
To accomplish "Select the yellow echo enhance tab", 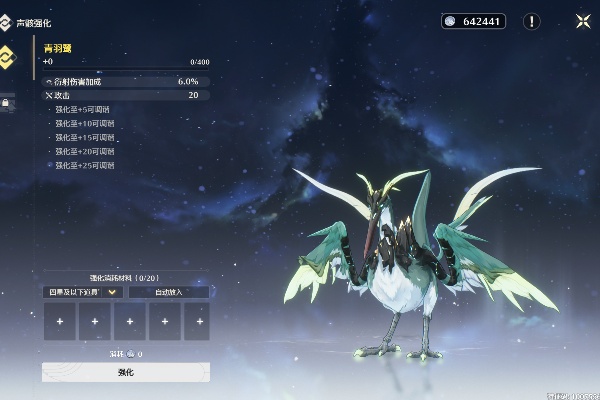I will [7, 57].
